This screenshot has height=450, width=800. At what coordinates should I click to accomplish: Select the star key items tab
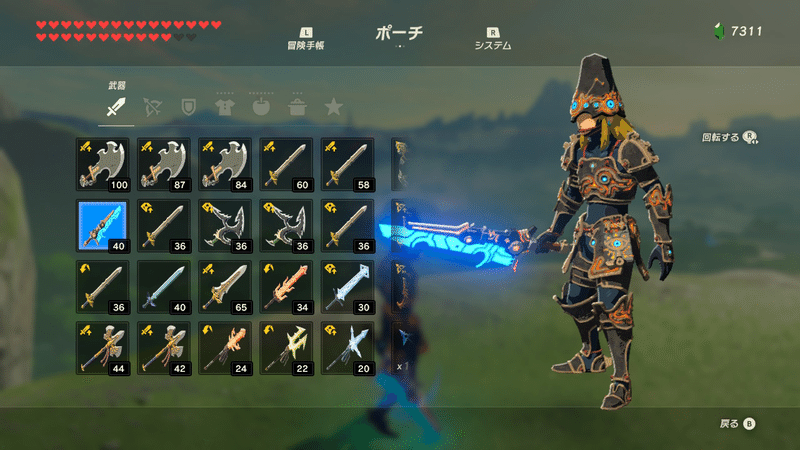tap(332, 106)
